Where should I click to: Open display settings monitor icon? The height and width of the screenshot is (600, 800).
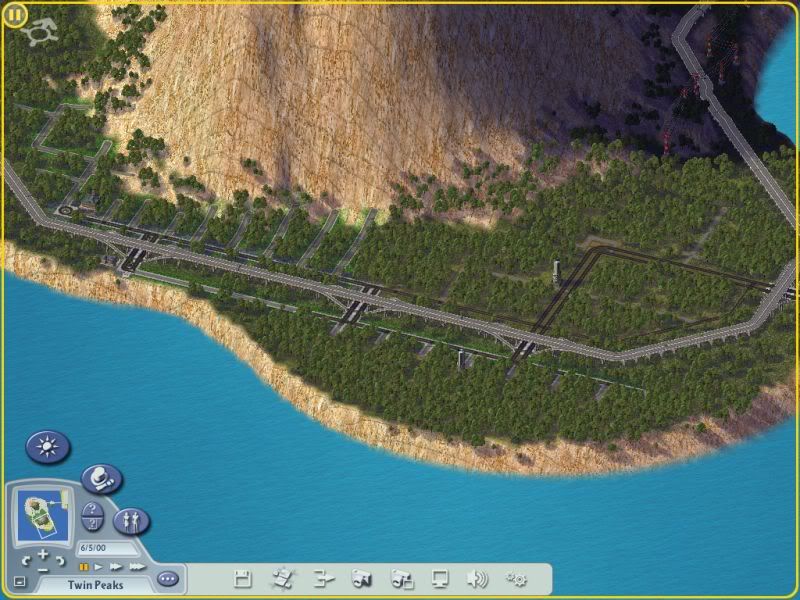tap(440, 578)
